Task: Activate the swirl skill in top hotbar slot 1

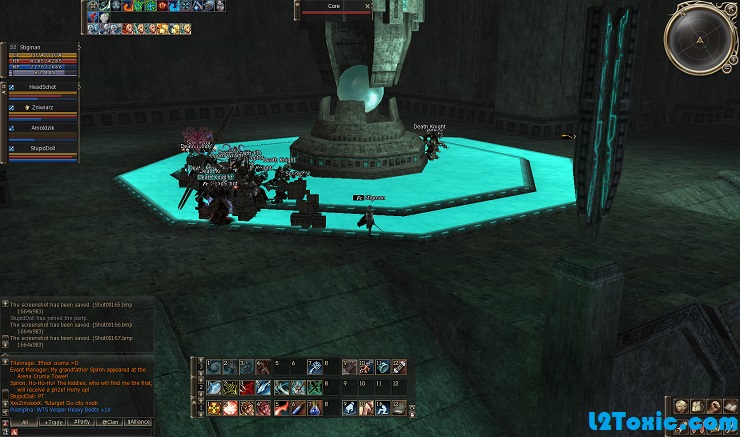Action: pyautogui.click(x=215, y=367)
